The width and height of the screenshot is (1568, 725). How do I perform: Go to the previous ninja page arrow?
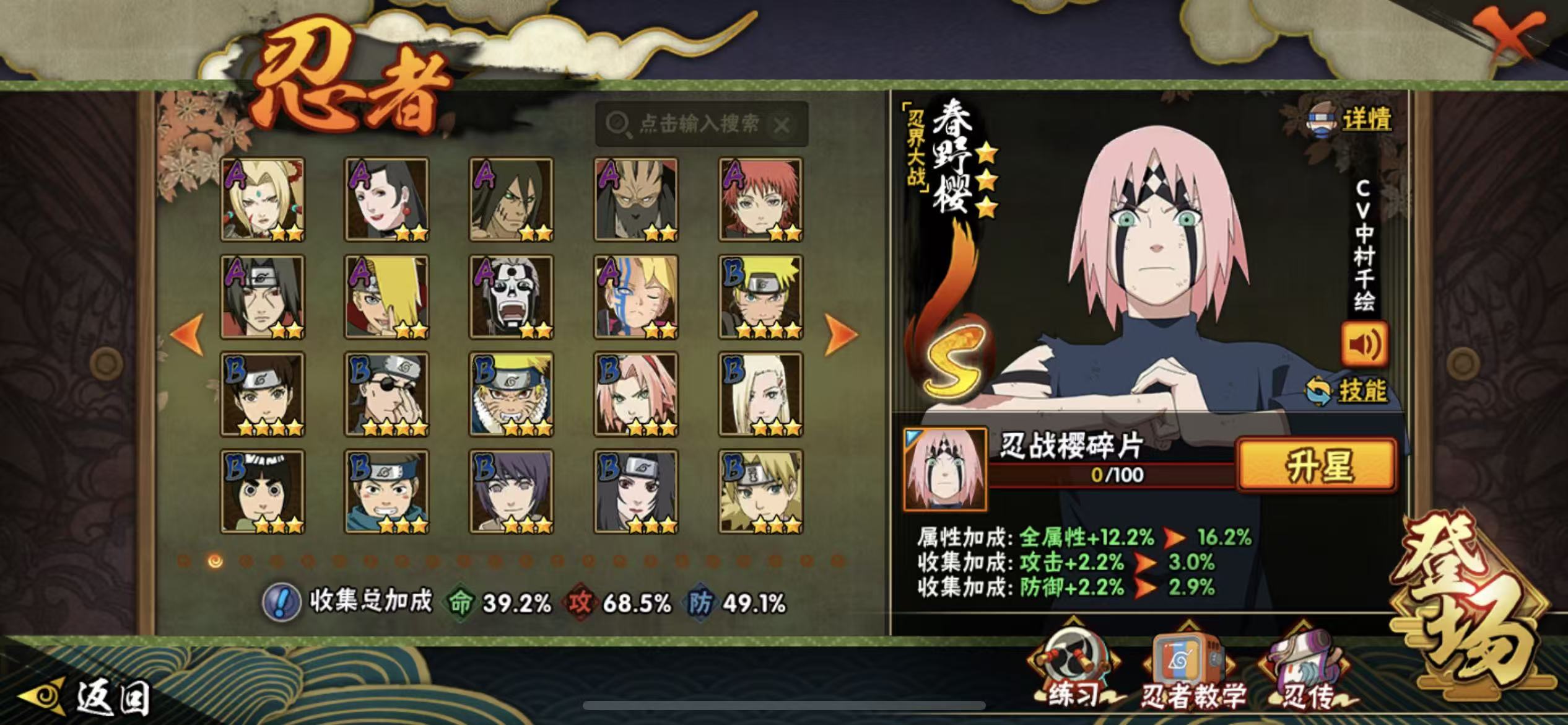188,335
